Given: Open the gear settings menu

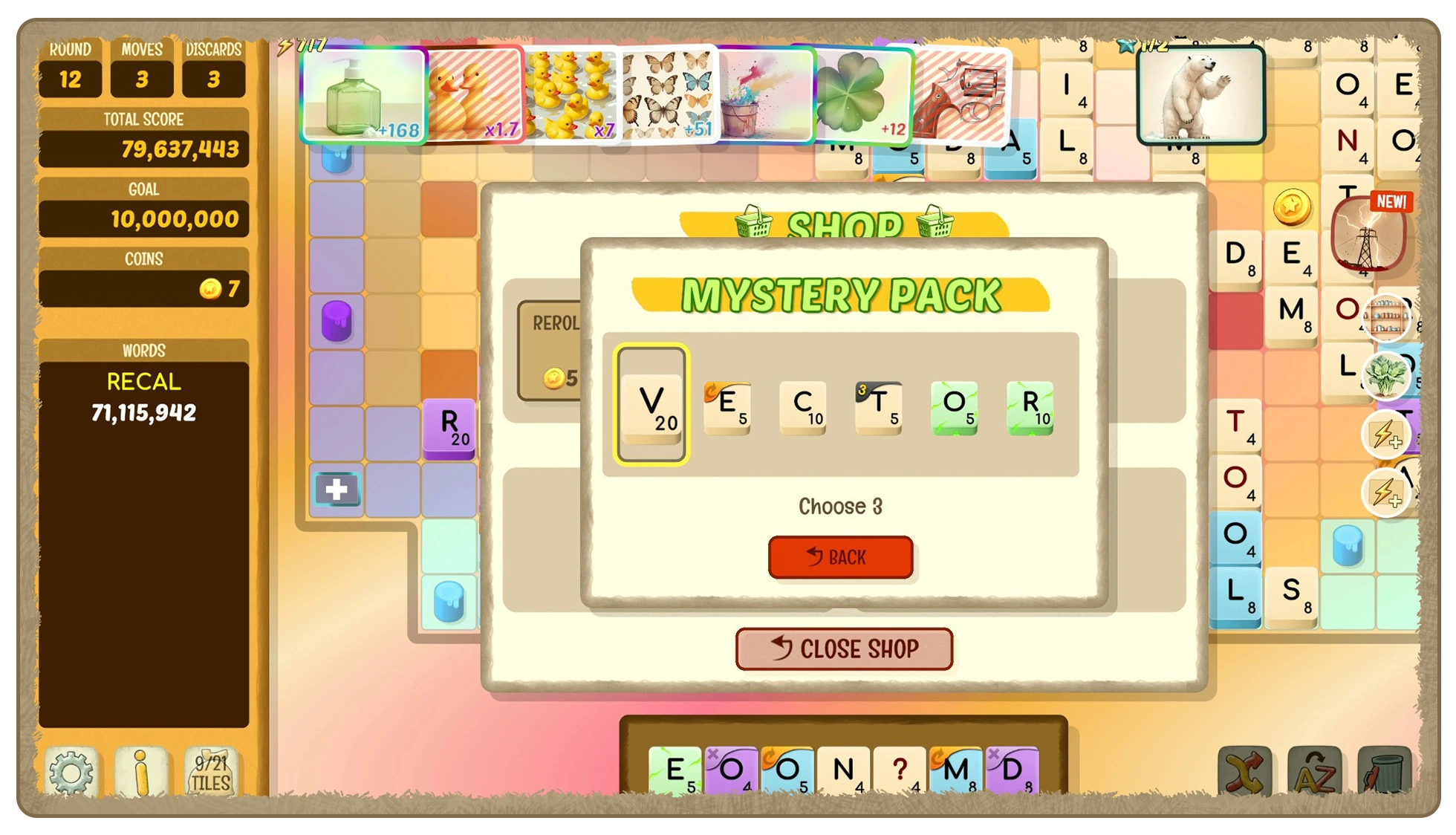Looking at the screenshot, I should [71, 773].
